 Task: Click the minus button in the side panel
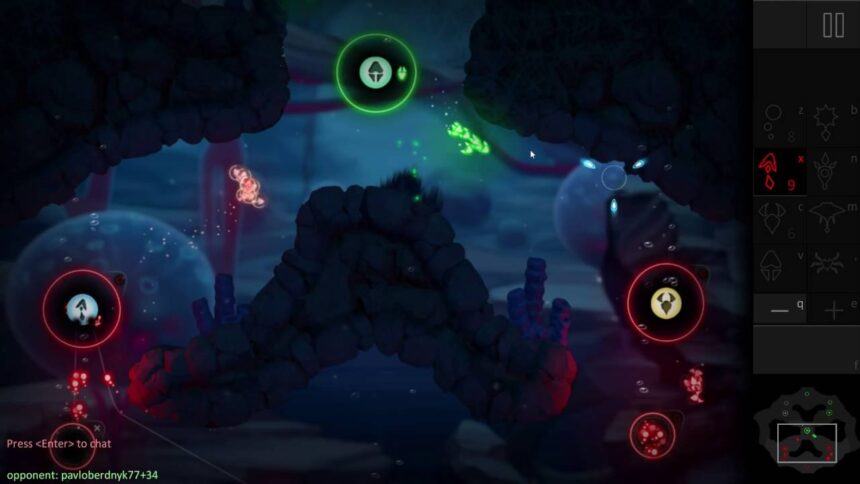780,311
